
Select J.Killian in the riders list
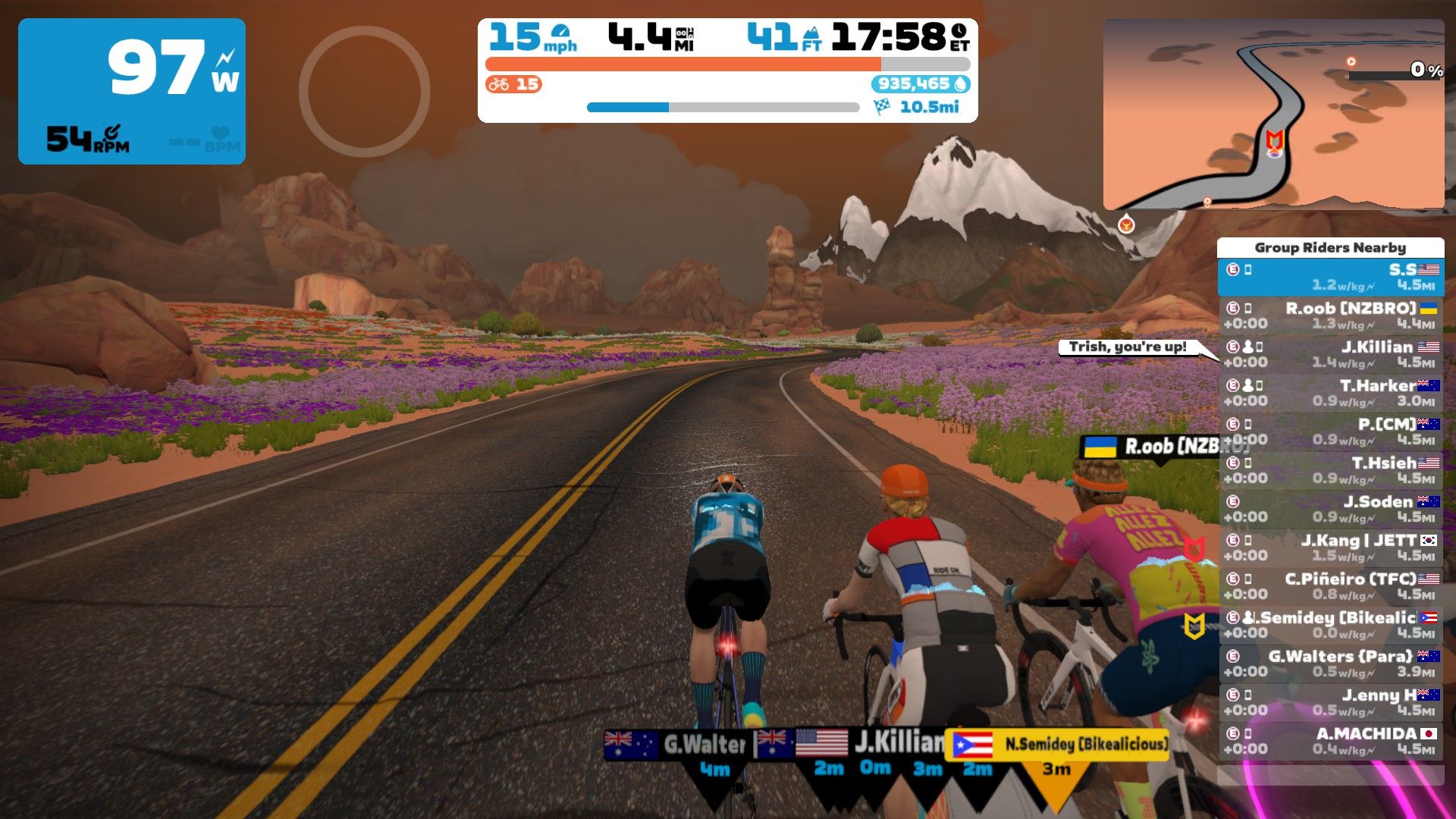coord(1331,354)
